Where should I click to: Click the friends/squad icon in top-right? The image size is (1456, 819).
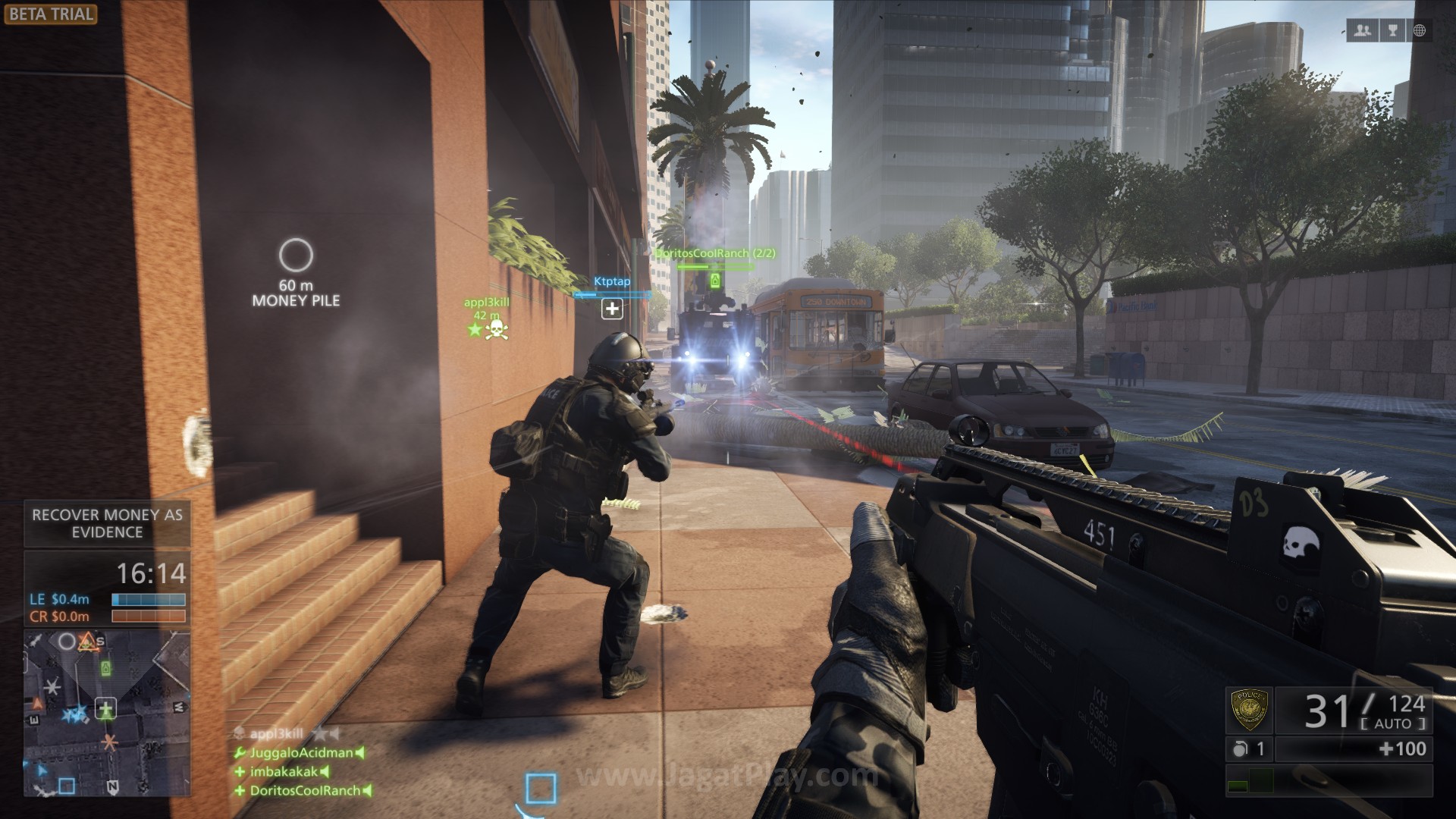coord(1363,30)
